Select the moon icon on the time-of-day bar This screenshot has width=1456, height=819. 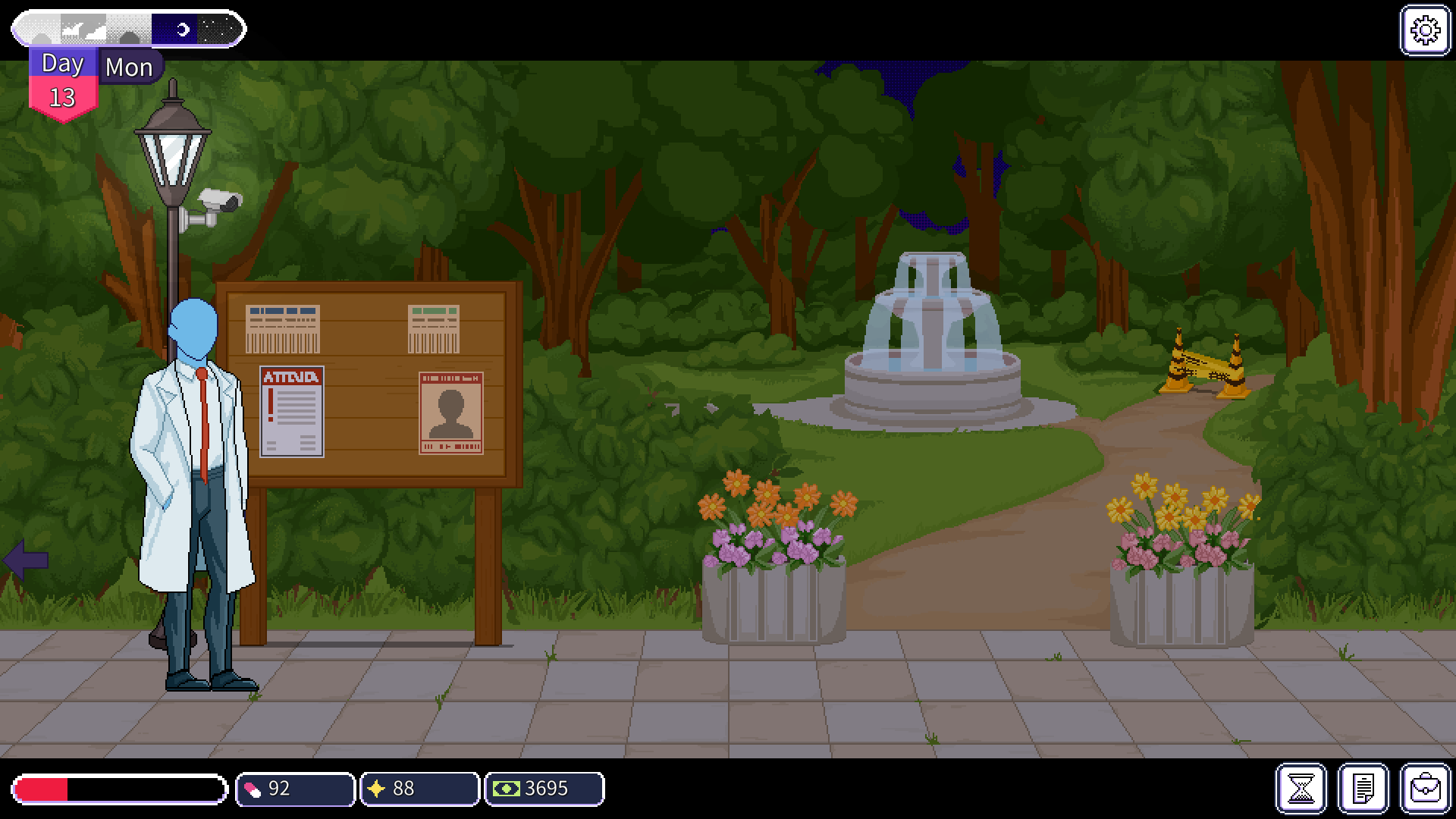coord(182,28)
